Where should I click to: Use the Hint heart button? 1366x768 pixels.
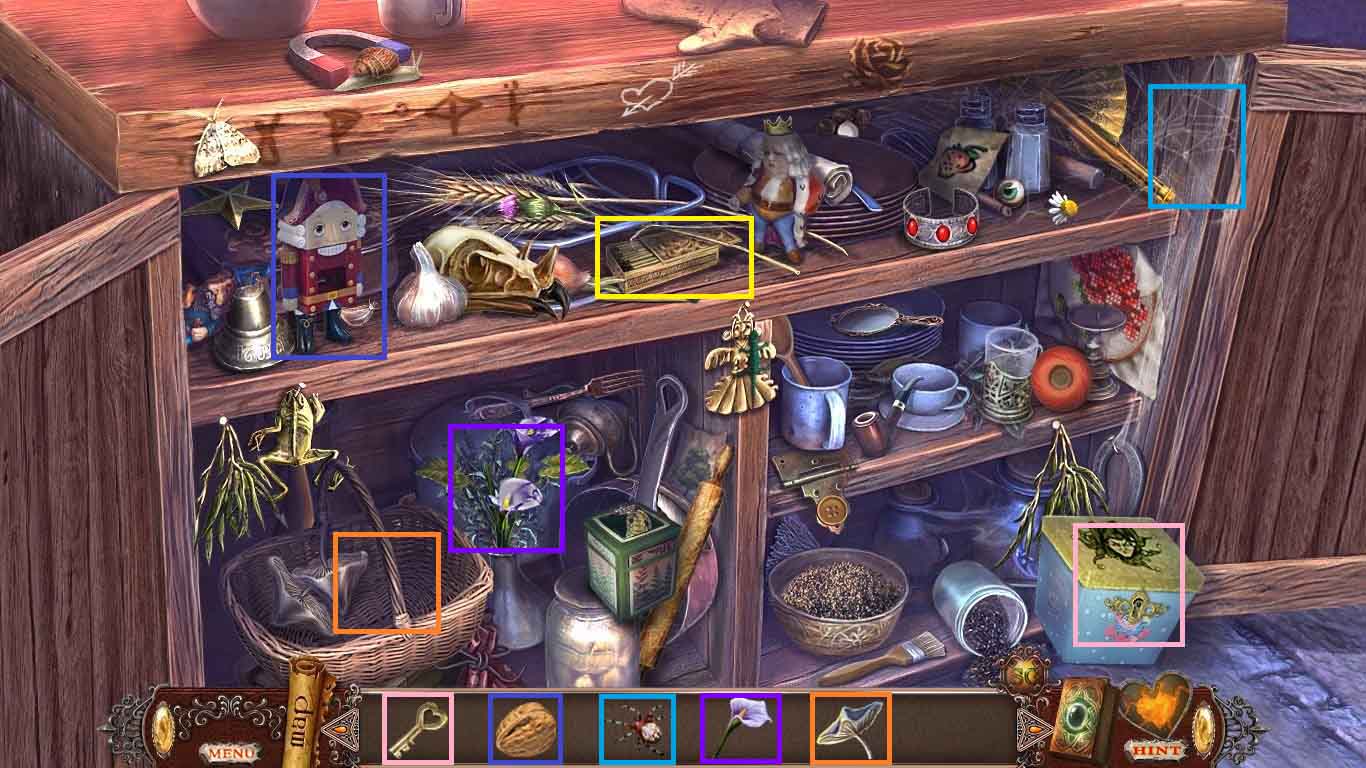tap(1159, 723)
